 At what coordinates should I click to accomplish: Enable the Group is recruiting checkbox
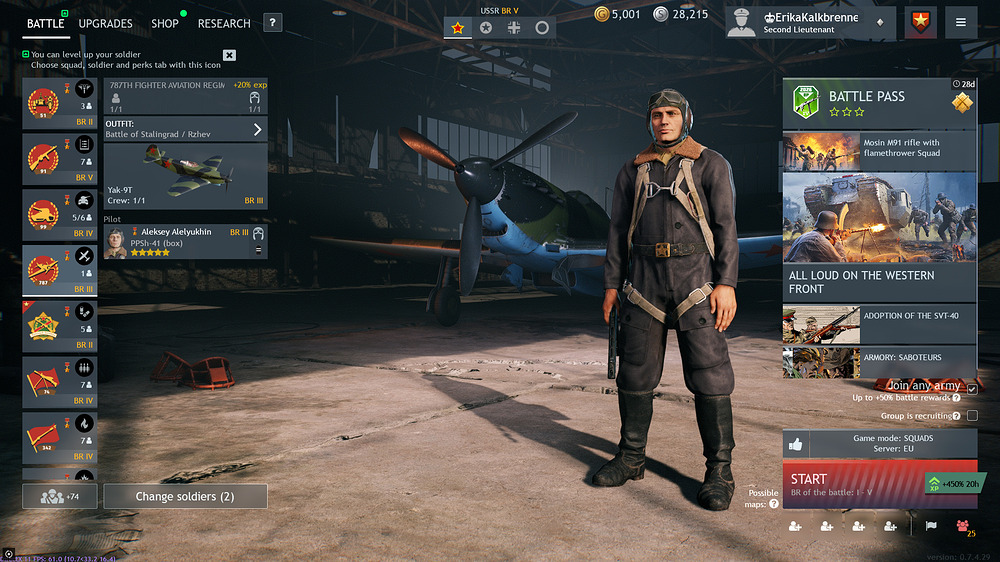click(x=972, y=415)
